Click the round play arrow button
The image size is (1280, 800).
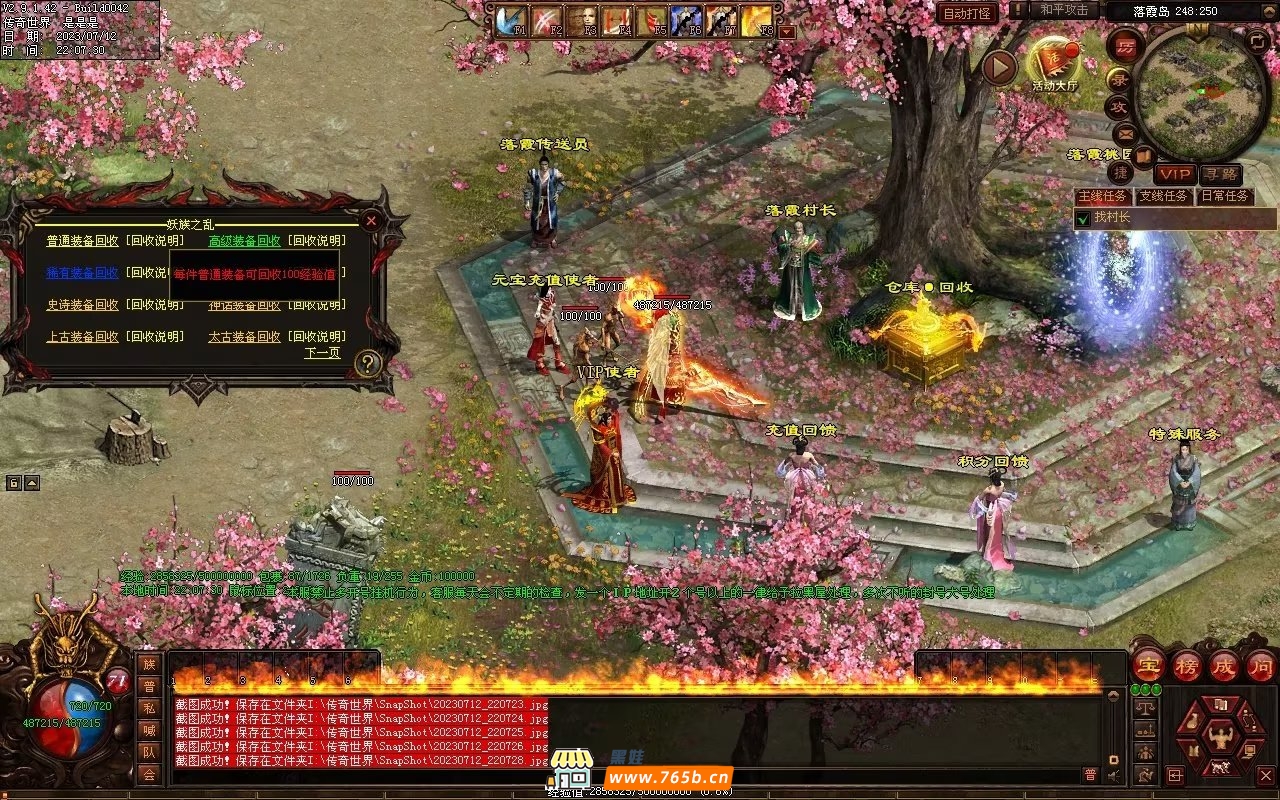point(998,67)
